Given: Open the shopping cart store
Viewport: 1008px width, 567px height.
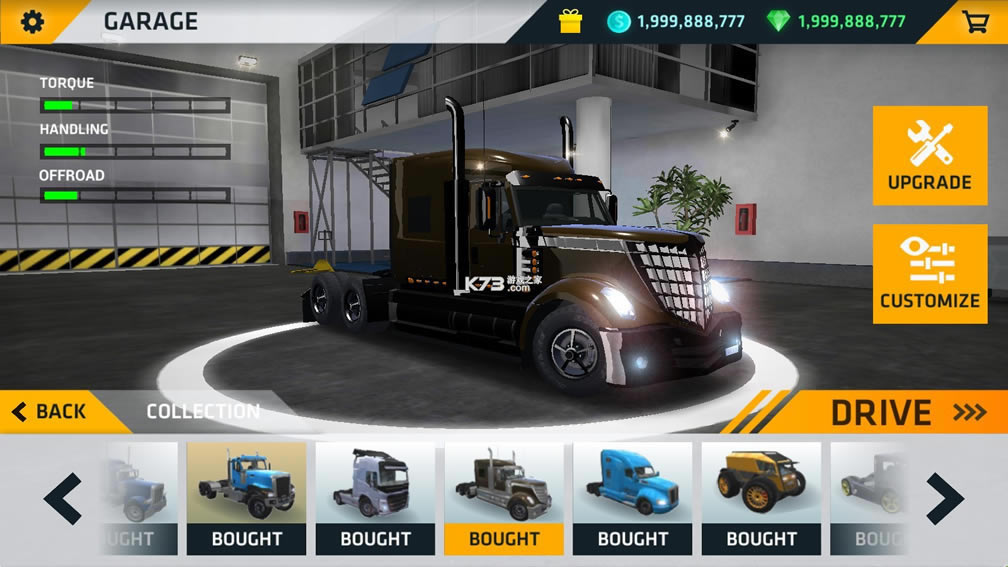Looking at the screenshot, I should (975, 21).
